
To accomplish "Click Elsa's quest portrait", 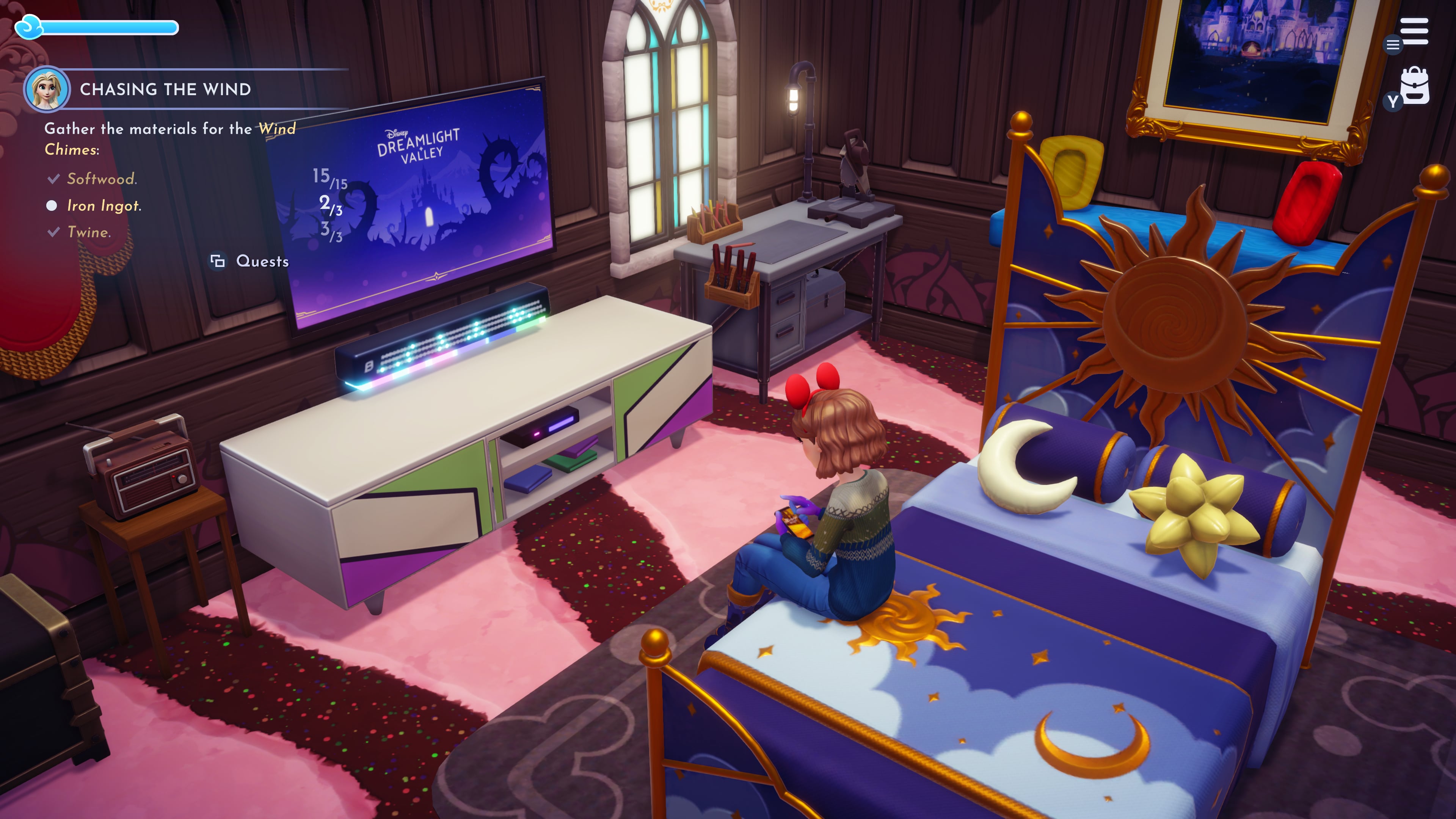I will 46,89.
